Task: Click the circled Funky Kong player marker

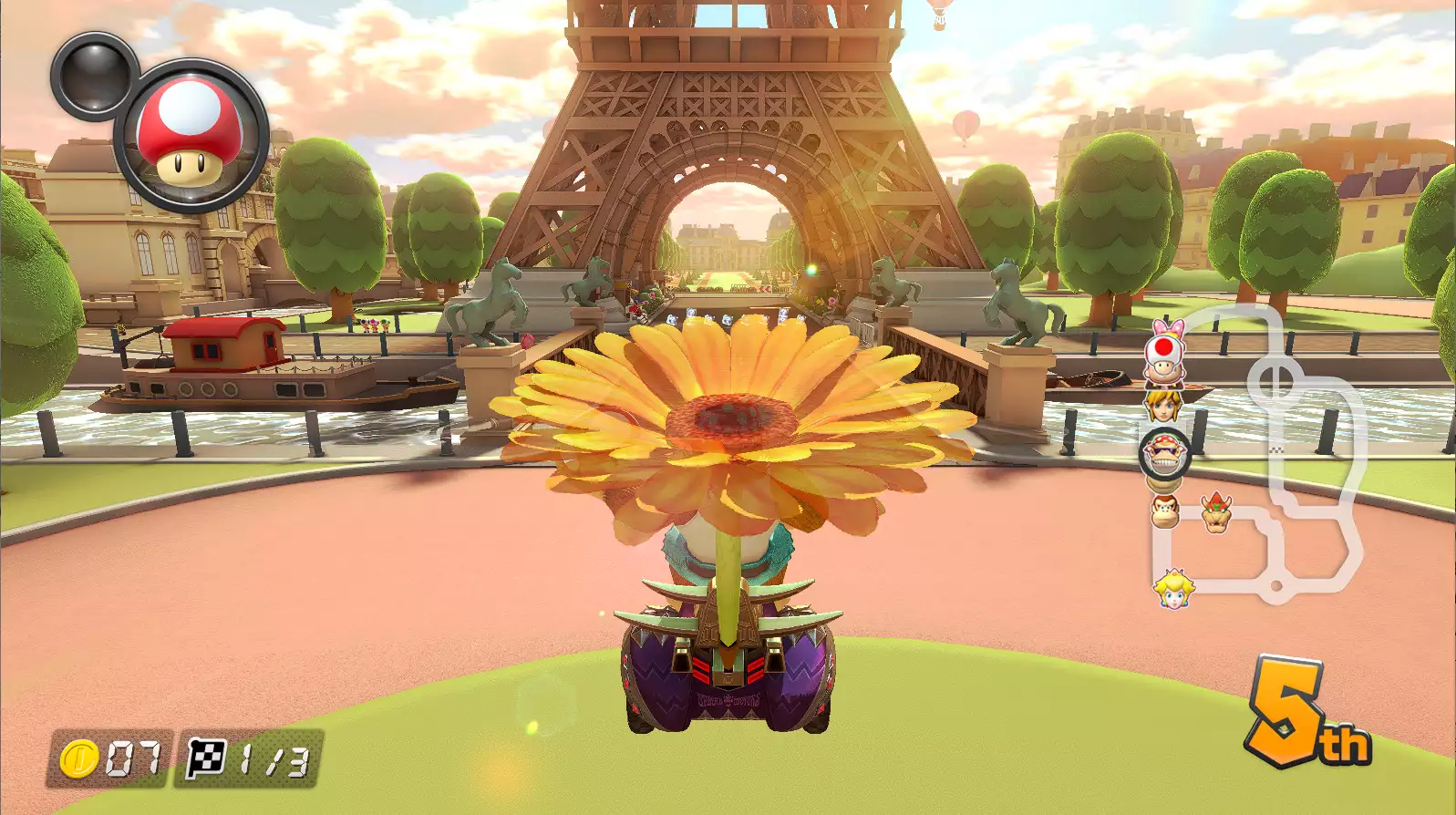Action: 1164,453
